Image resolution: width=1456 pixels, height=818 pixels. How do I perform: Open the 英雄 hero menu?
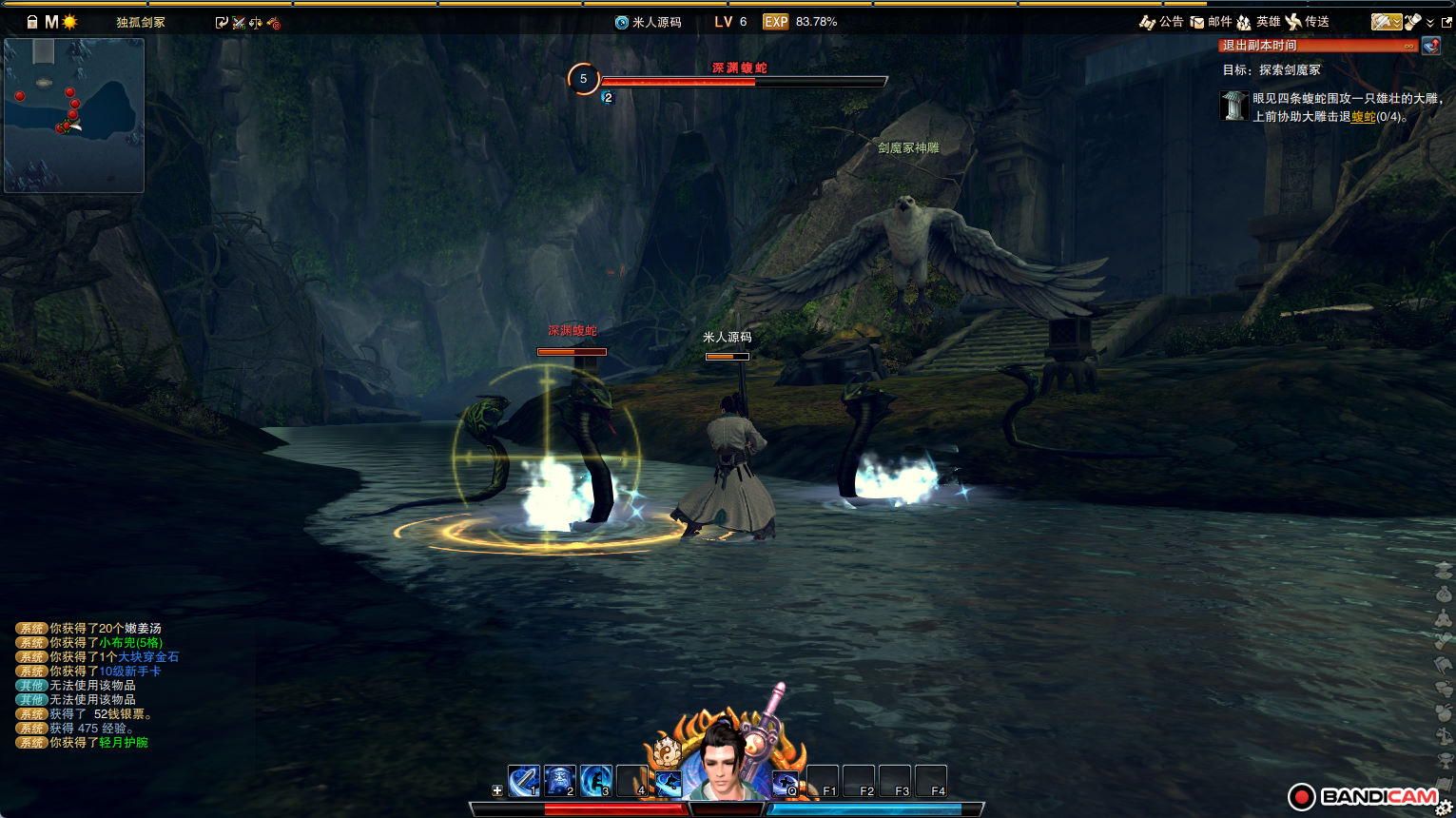click(x=1258, y=22)
